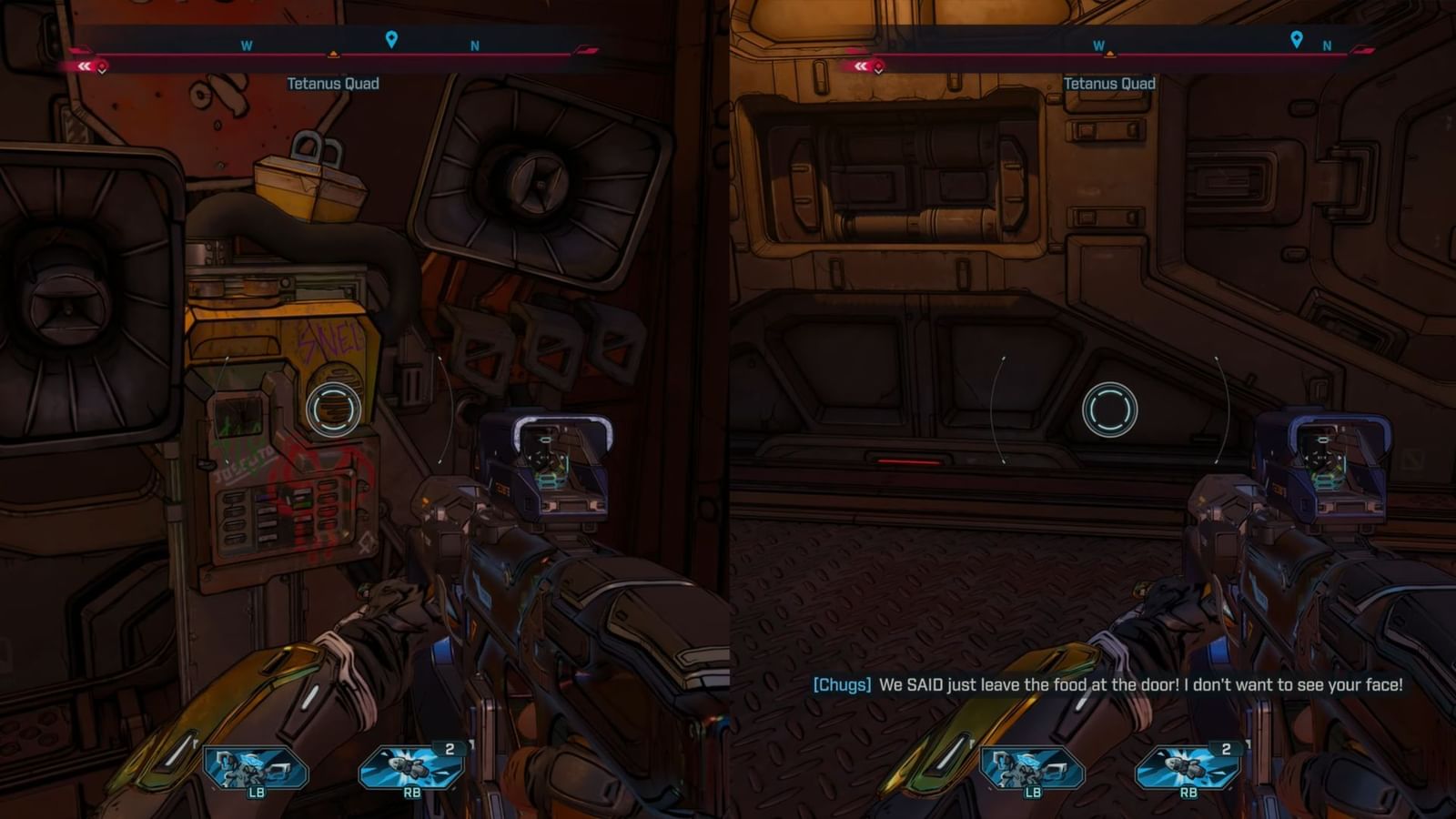Click the blue waypoint pin on right compass bar
The height and width of the screenshot is (819, 1456).
[x=1296, y=41]
